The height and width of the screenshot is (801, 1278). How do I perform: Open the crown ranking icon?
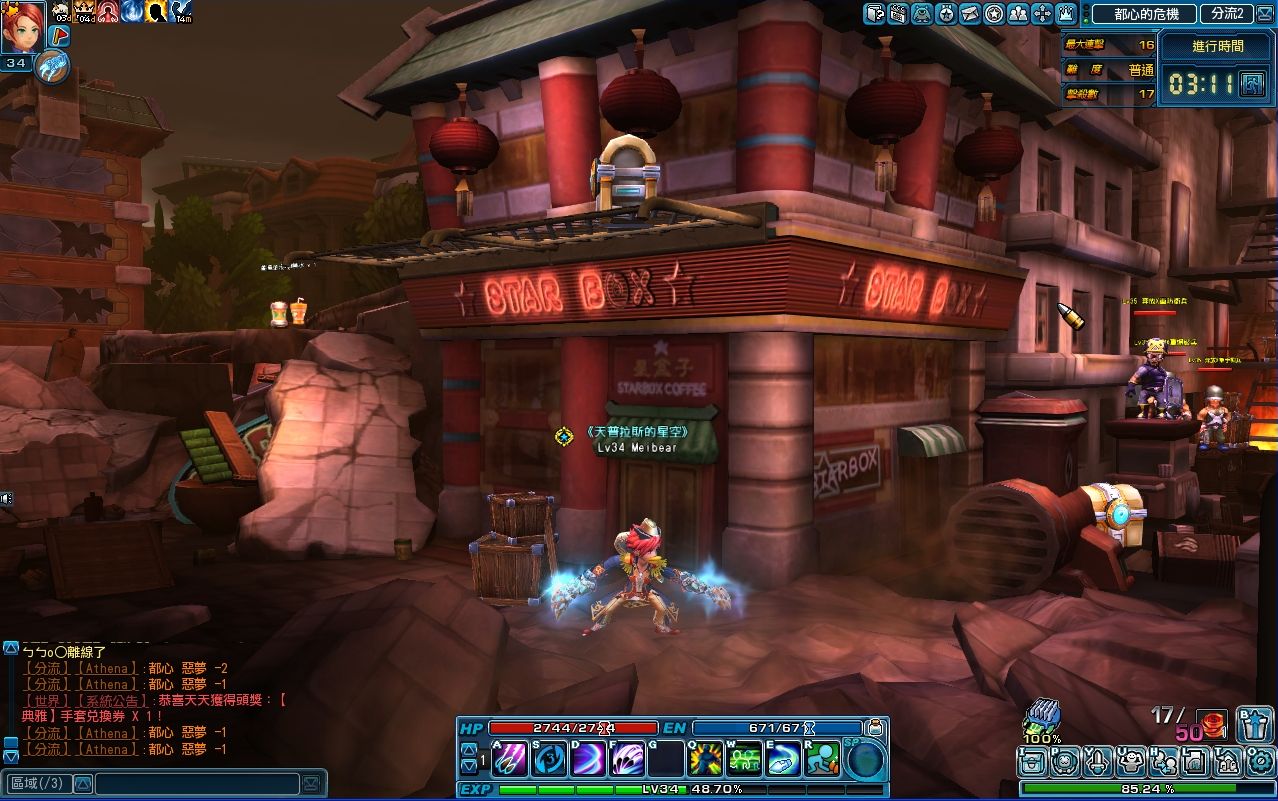[x=1066, y=14]
